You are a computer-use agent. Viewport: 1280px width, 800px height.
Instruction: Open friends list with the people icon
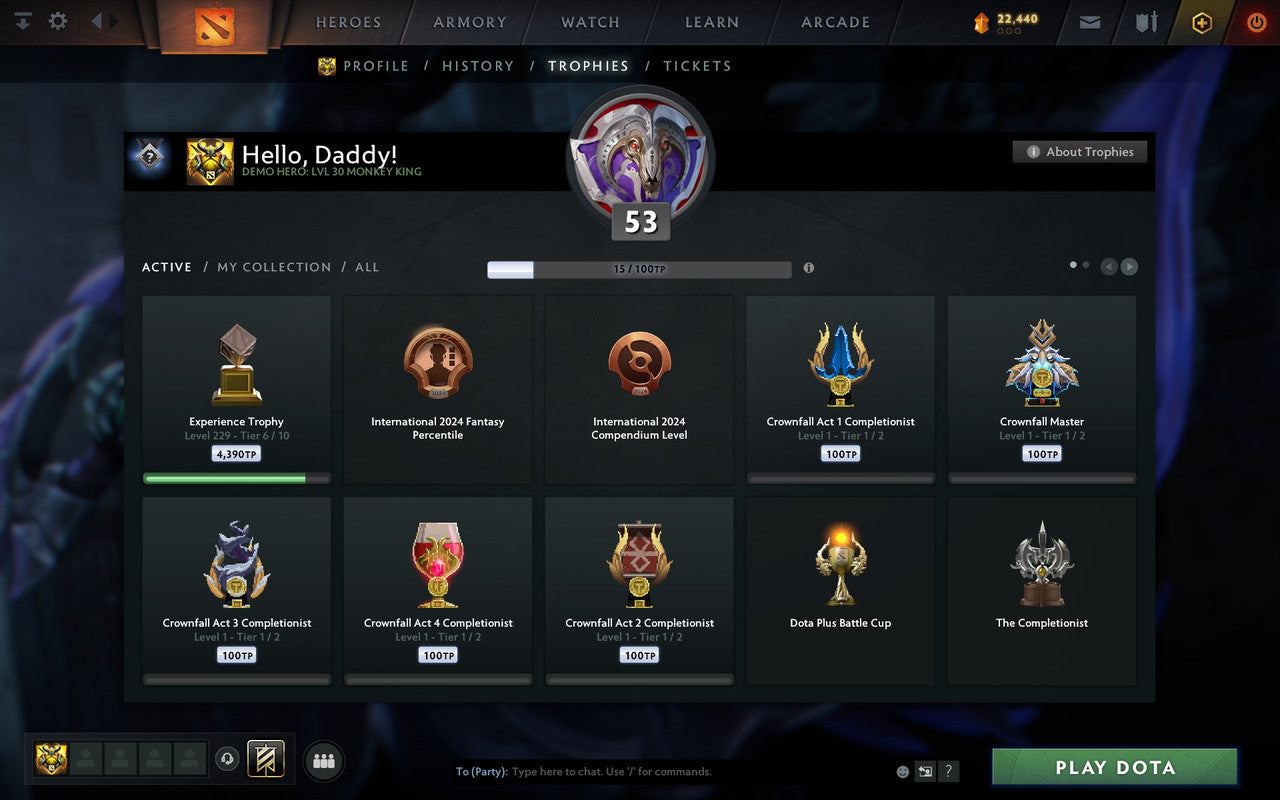point(323,760)
